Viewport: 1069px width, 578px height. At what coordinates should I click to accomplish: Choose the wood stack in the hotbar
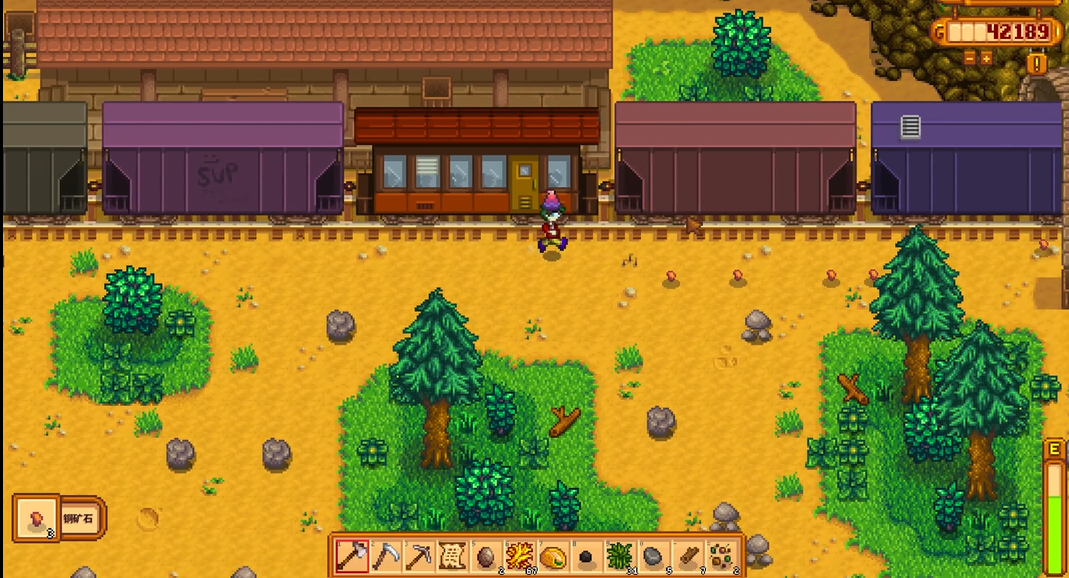pyautogui.click(x=687, y=555)
